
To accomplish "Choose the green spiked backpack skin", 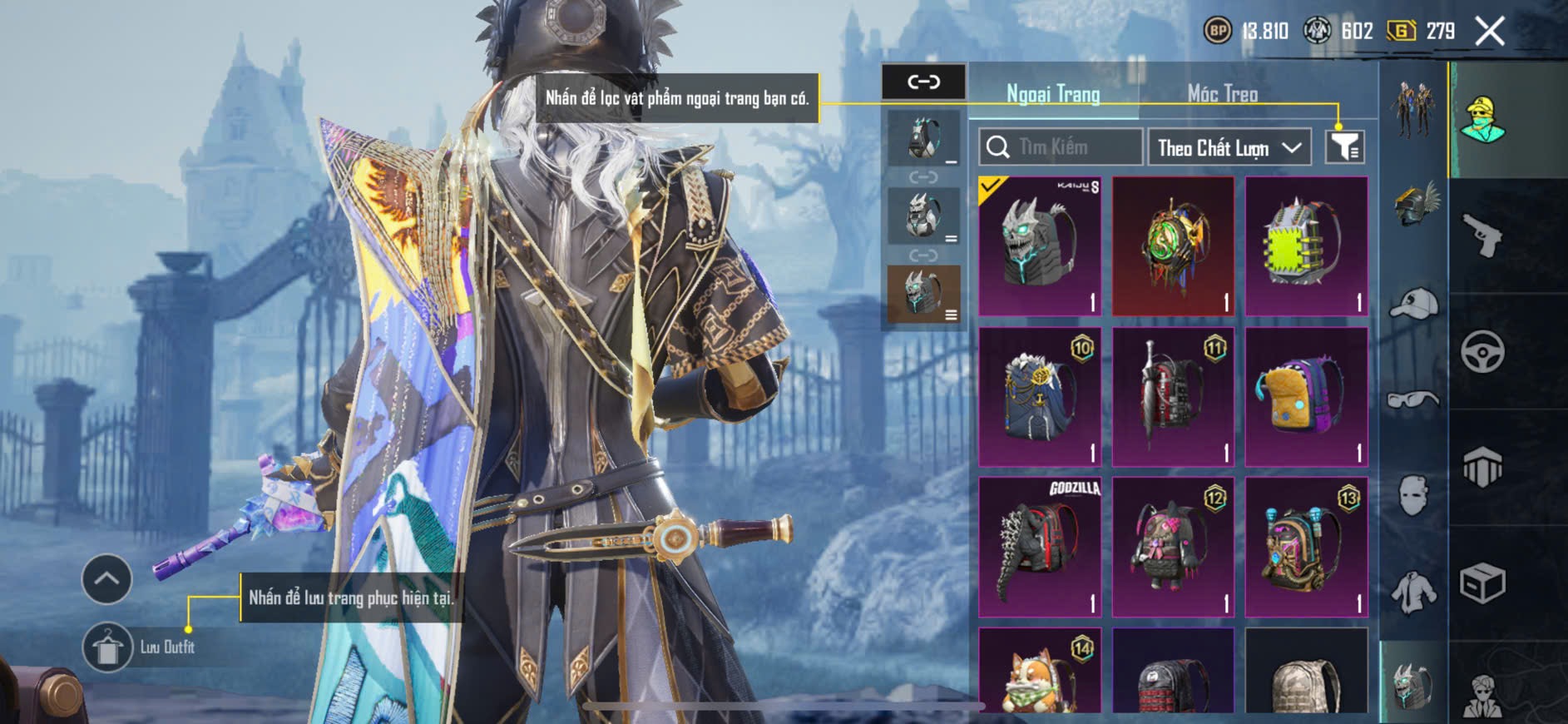I will [1306, 246].
